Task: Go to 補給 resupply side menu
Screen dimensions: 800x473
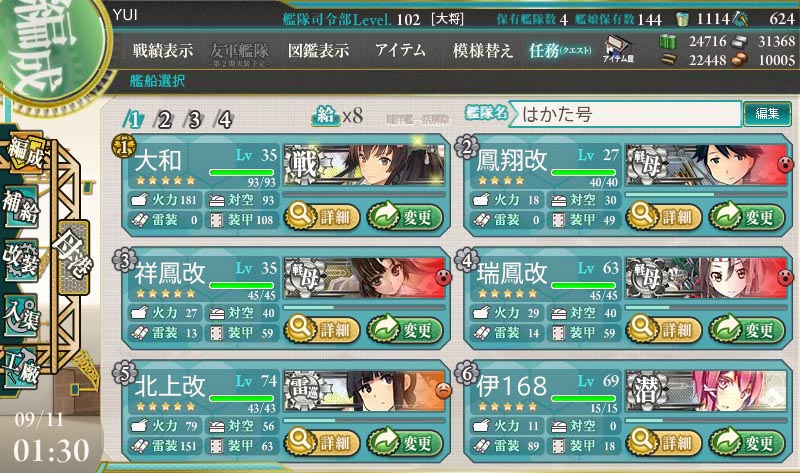Action: click(21, 205)
